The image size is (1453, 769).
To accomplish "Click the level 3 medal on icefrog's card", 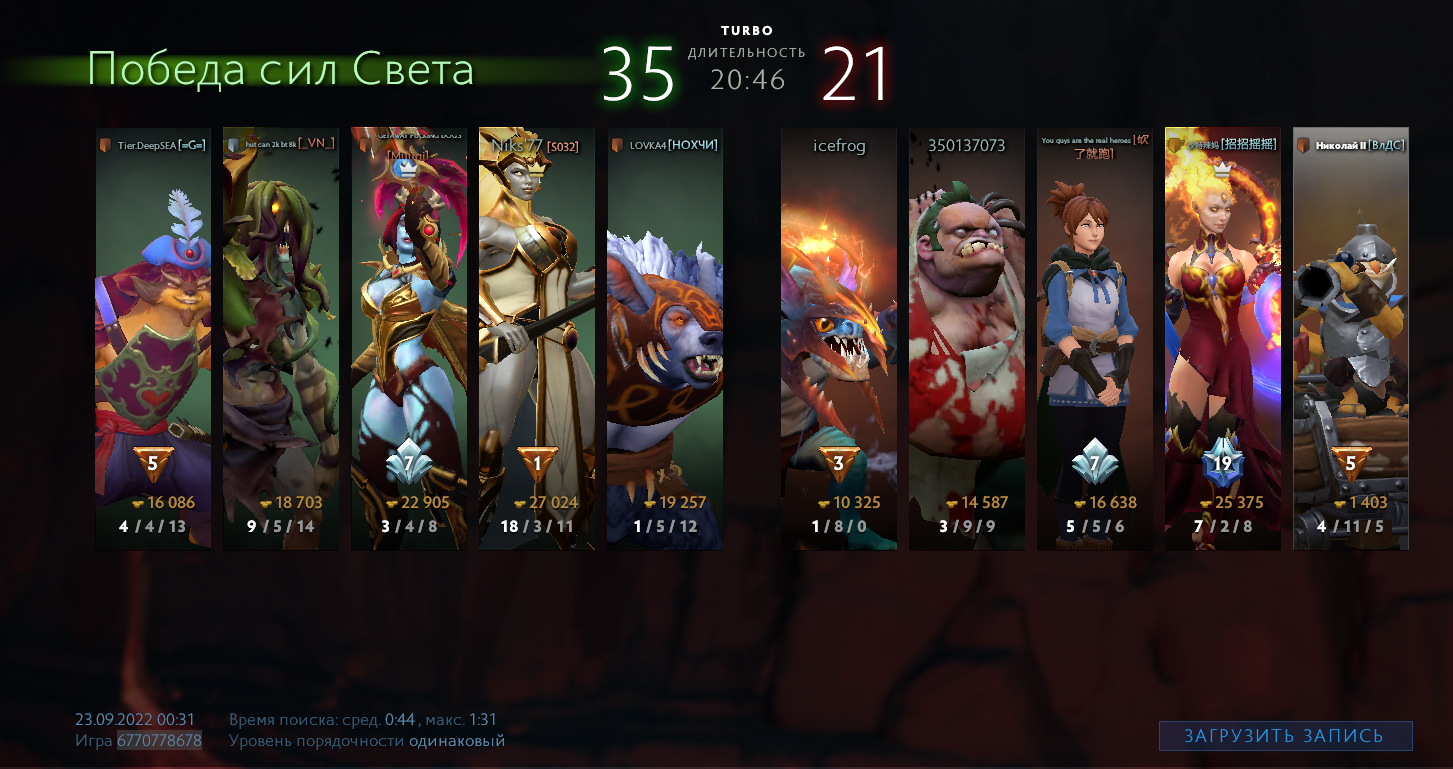I will [839, 461].
